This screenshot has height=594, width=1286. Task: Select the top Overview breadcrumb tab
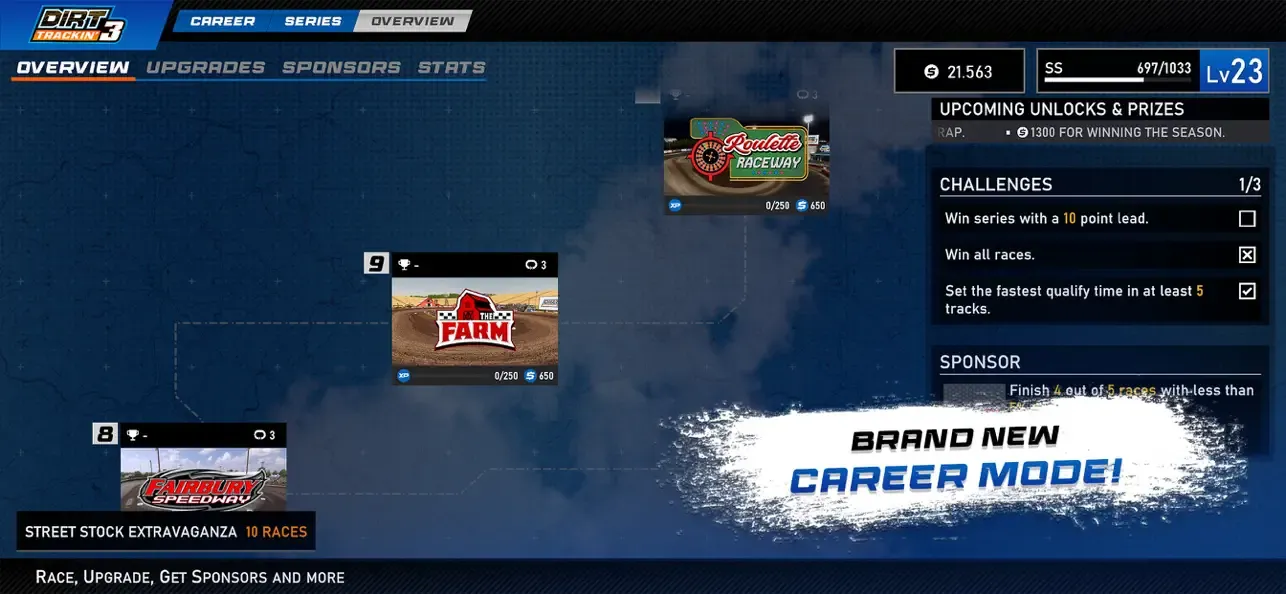(412, 21)
